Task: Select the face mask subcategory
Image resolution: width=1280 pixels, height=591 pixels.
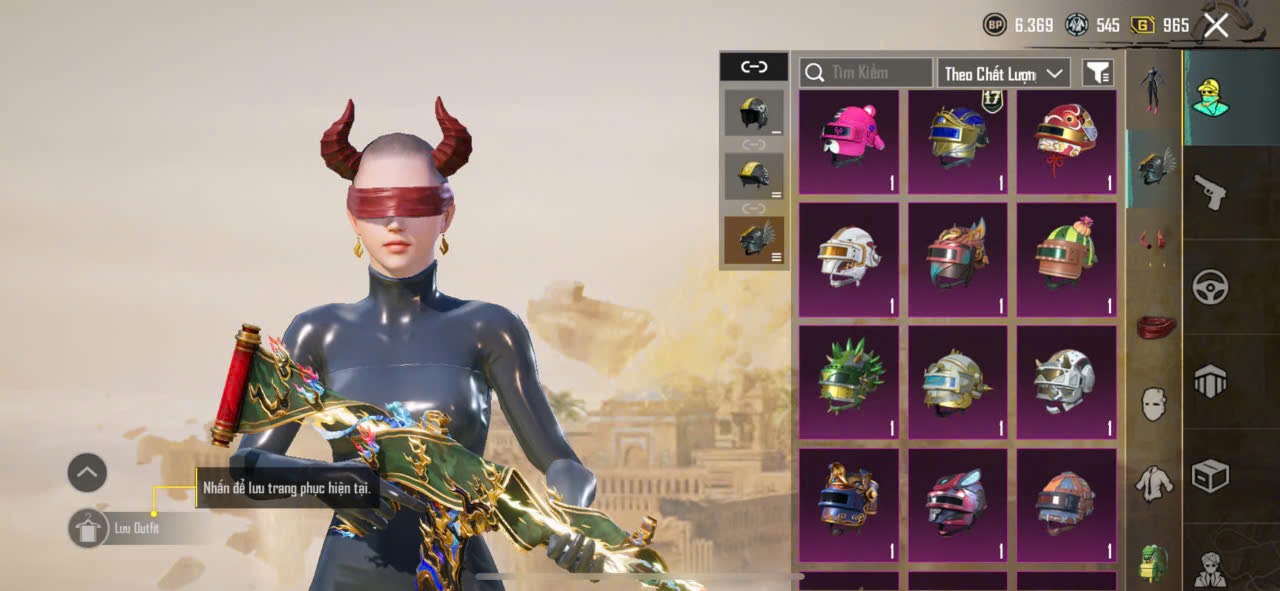Action: tap(1154, 404)
